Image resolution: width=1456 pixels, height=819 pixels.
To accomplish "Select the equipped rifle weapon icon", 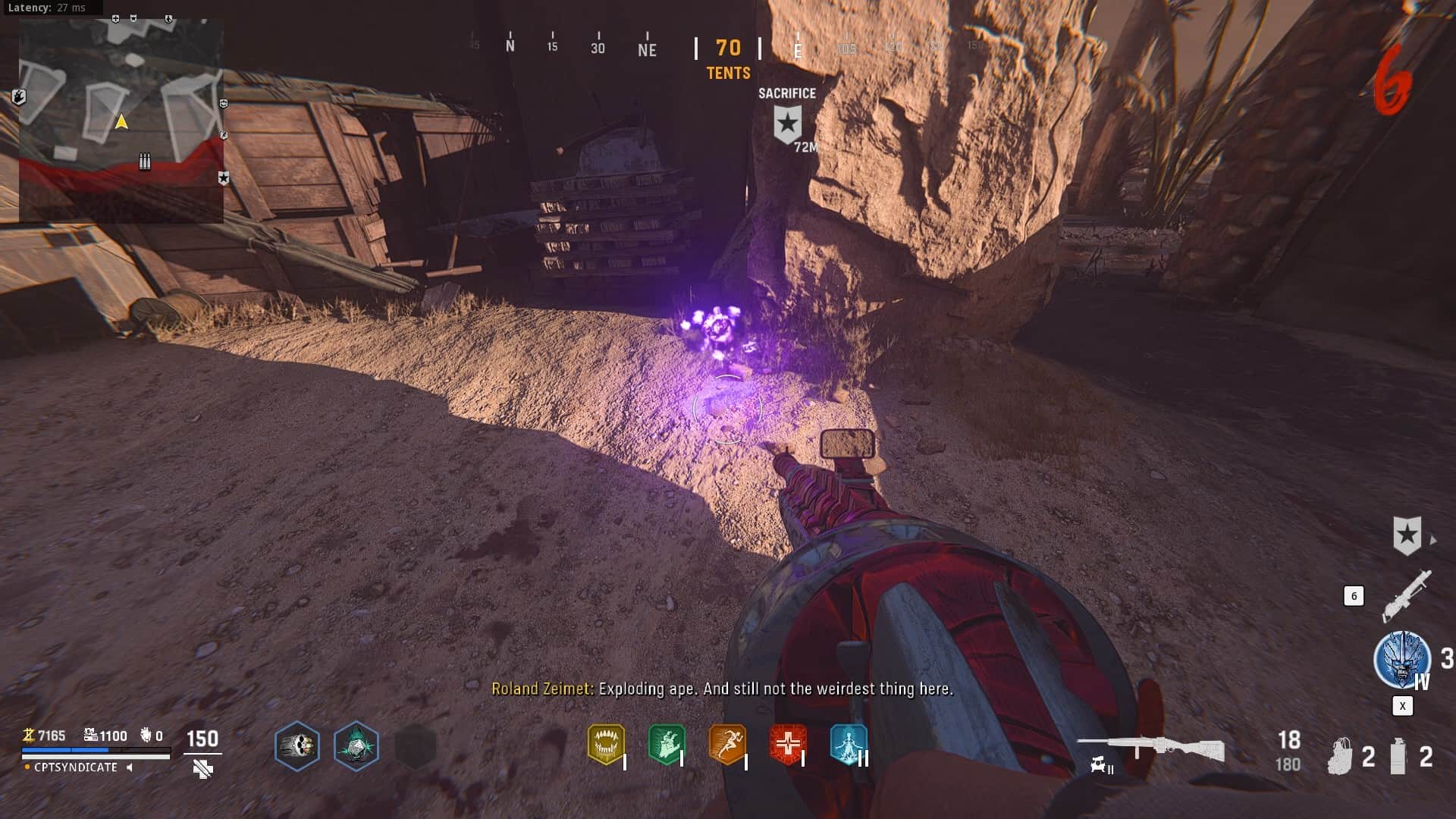I will tap(1150, 748).
